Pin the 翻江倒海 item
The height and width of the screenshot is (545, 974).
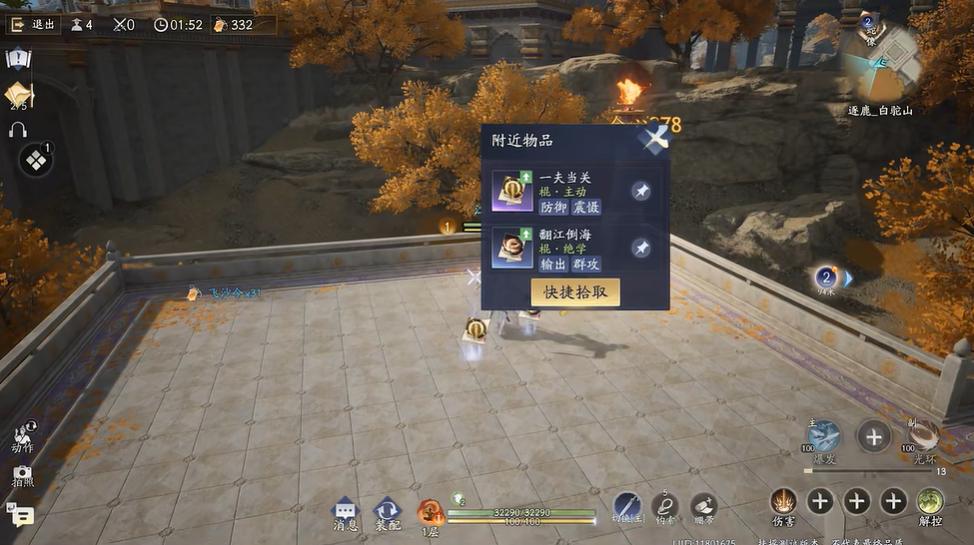[x=641, y=248]
